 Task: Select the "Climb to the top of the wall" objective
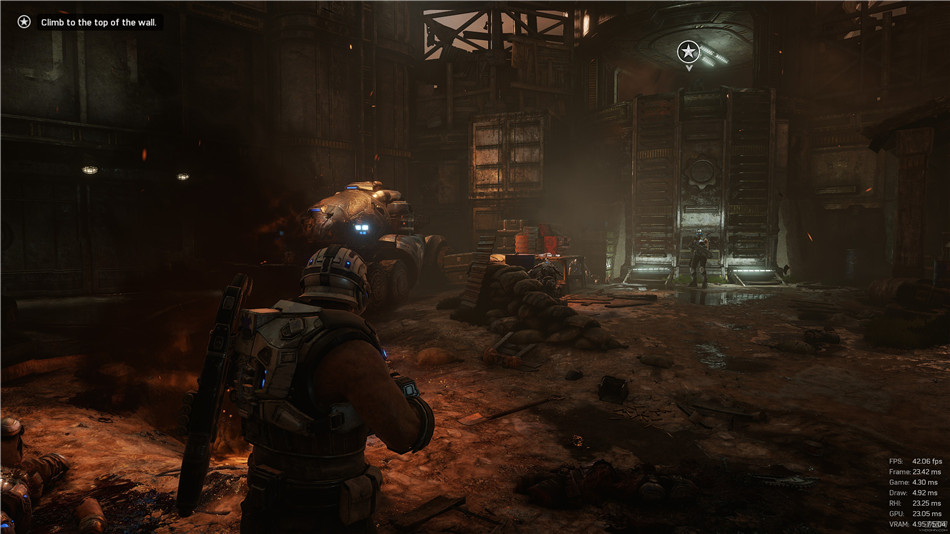tap(99, 22)
